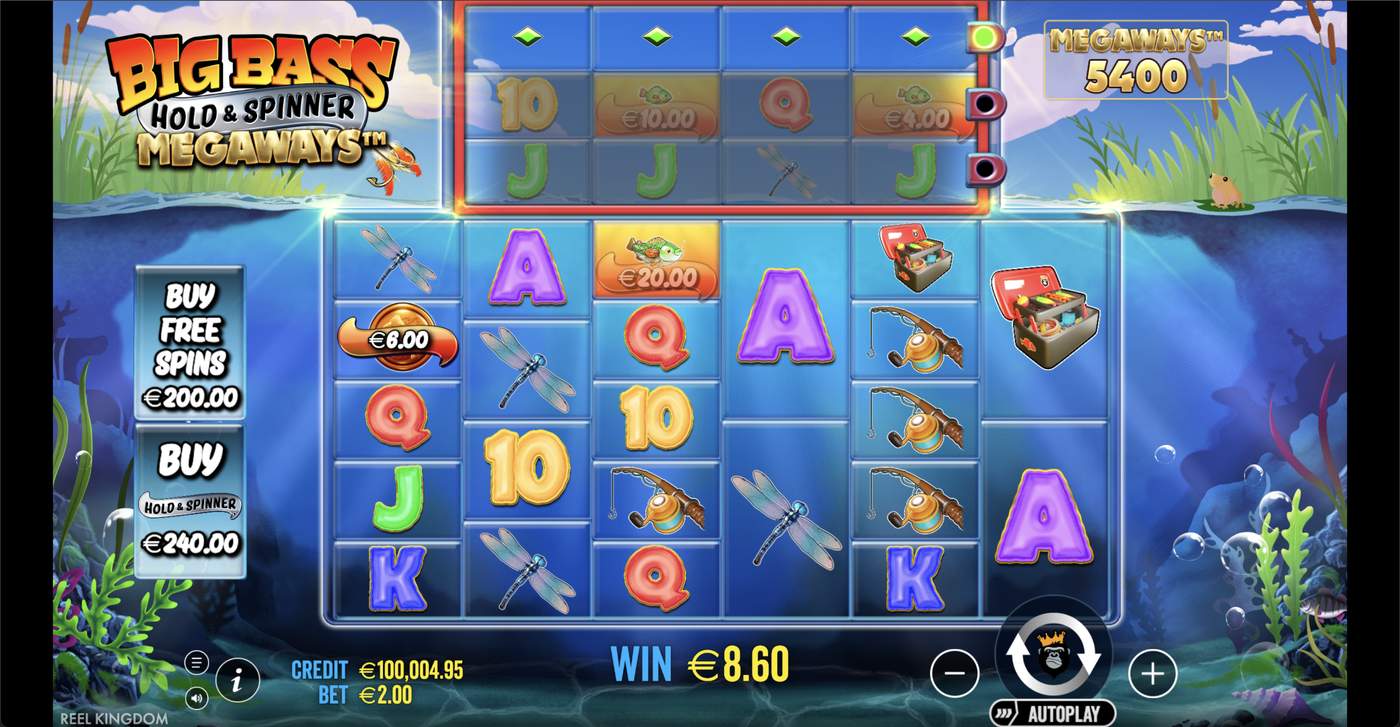The image size is (1400, 727).
Task: Start Autoplay mode
Action: pyautogui.click(x=1053, y=714)
